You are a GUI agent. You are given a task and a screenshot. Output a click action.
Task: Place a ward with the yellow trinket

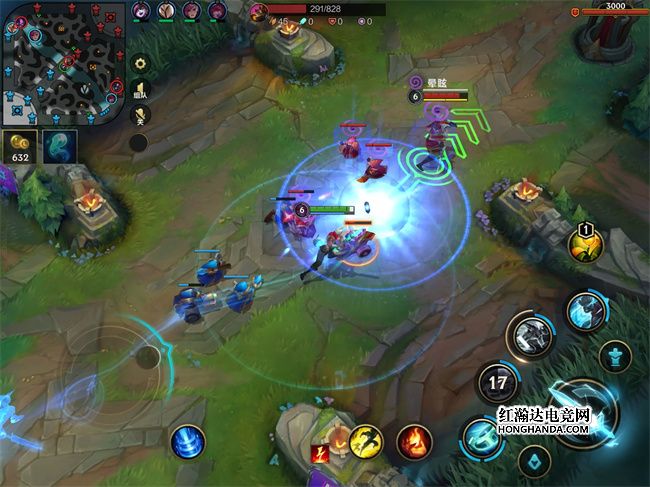tap(585, 243)
